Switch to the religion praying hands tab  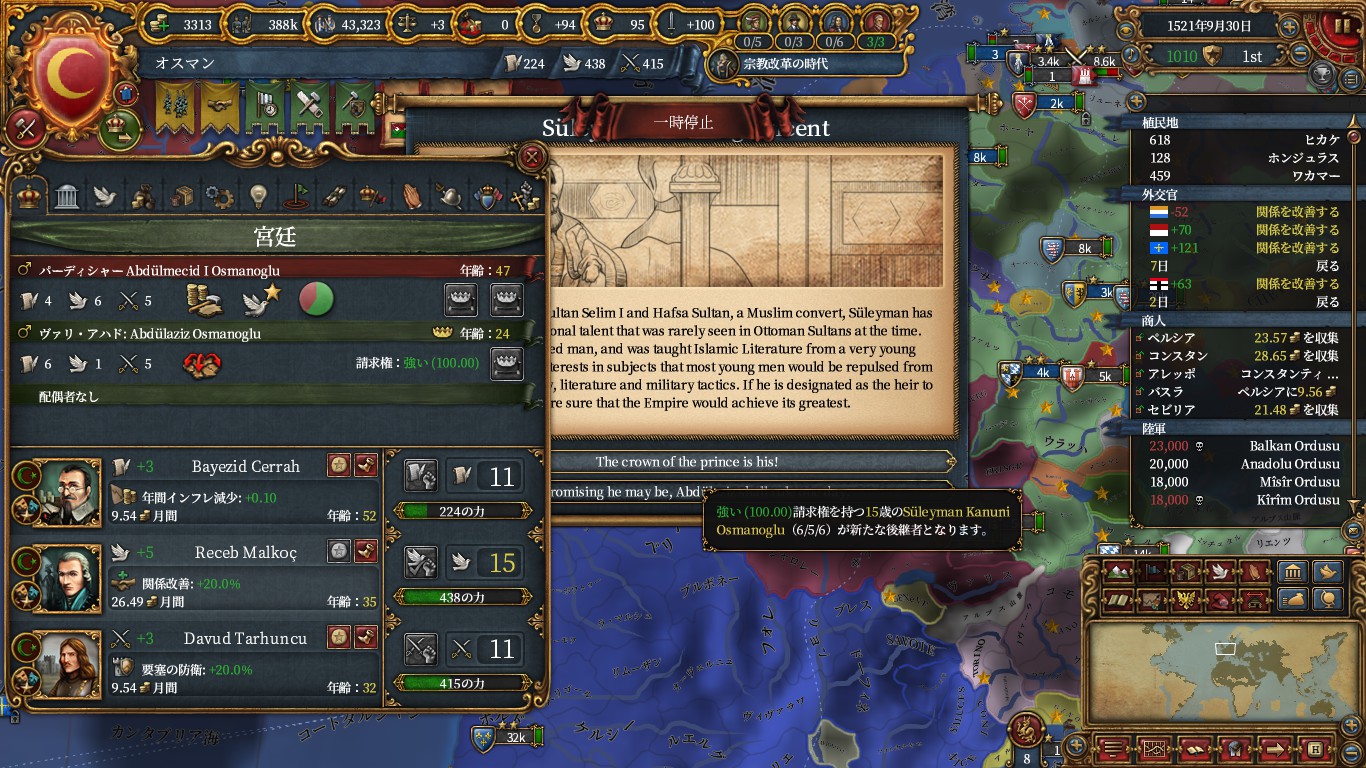[411, 195]
